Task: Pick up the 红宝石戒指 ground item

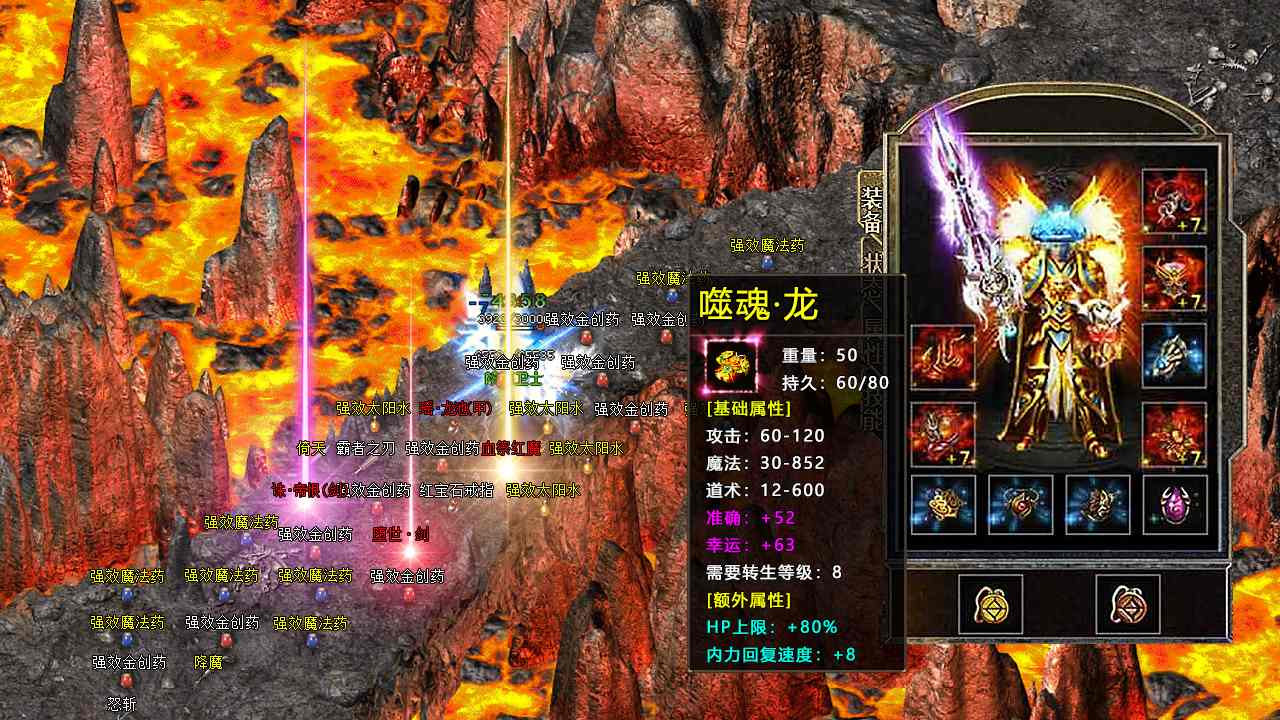Action: (456, 491)
